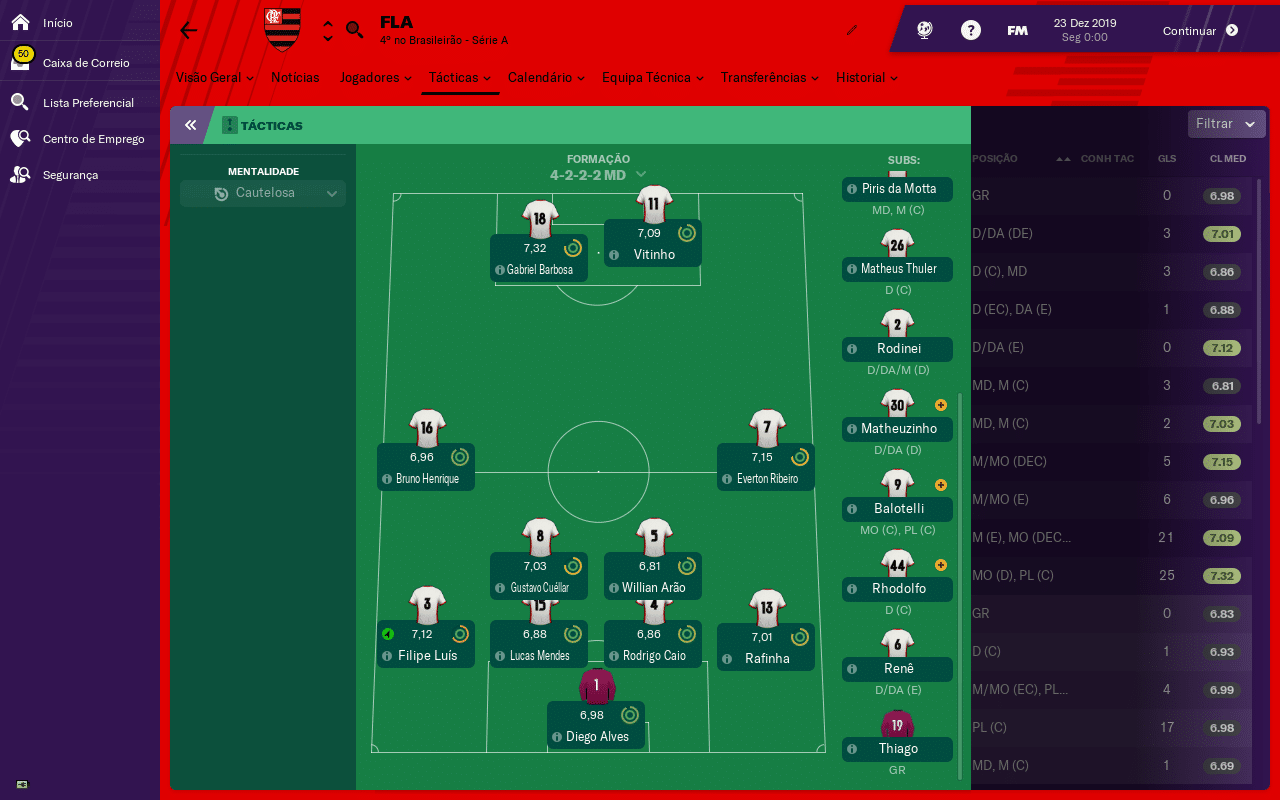Choose substitute Balotelli
This screenshot has height=800, width=1280.
[898, 508]
